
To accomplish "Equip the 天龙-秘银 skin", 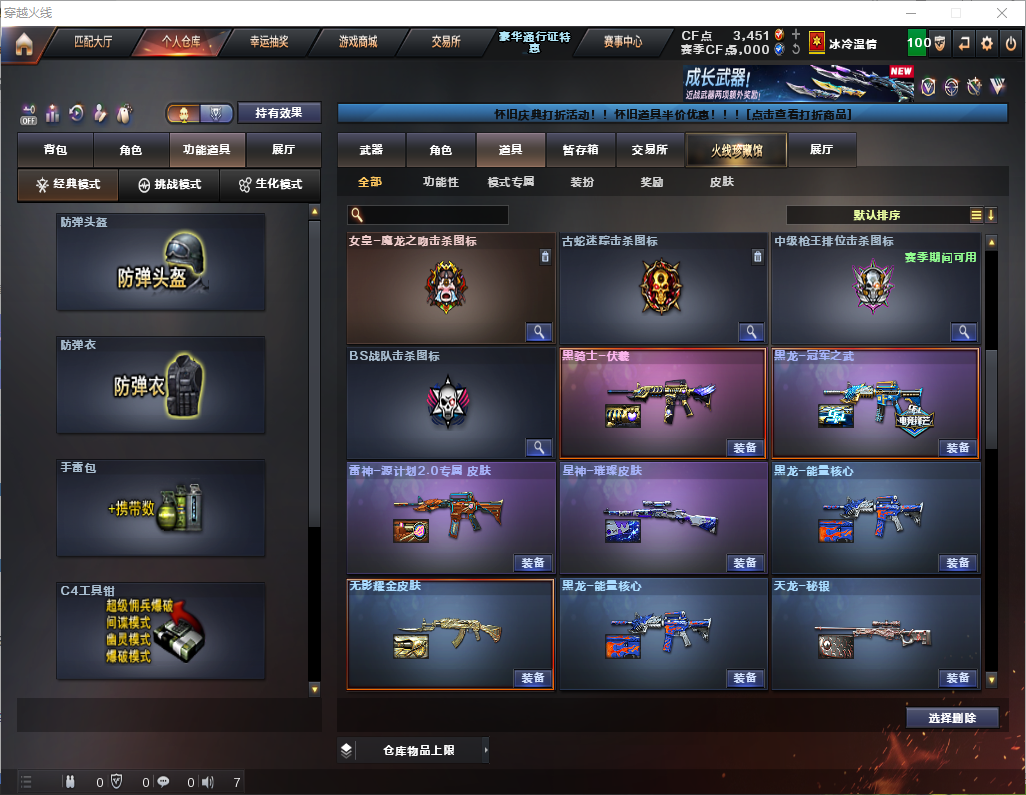I will coord(957,678).
